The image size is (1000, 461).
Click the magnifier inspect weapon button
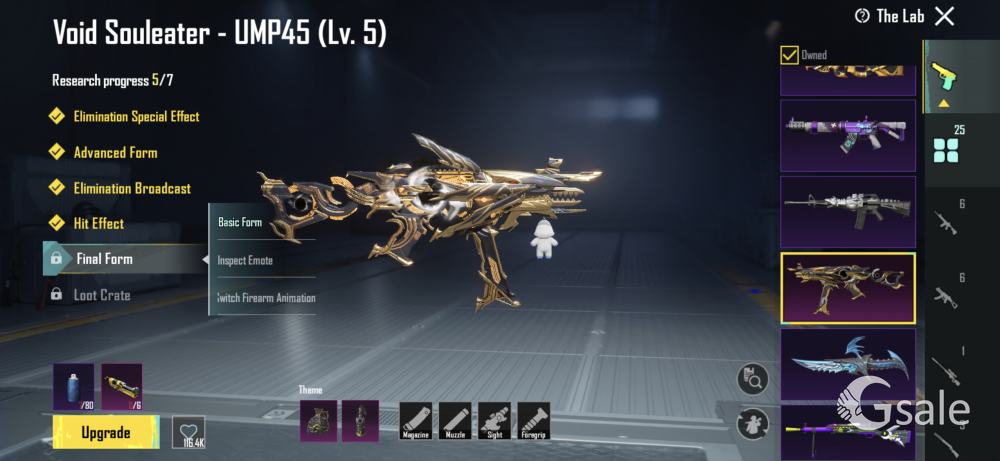(752, 379)
